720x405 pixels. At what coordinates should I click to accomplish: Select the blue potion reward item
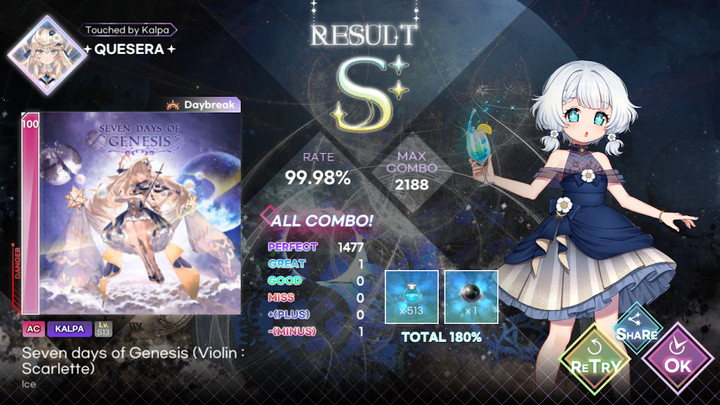(411, 296)
